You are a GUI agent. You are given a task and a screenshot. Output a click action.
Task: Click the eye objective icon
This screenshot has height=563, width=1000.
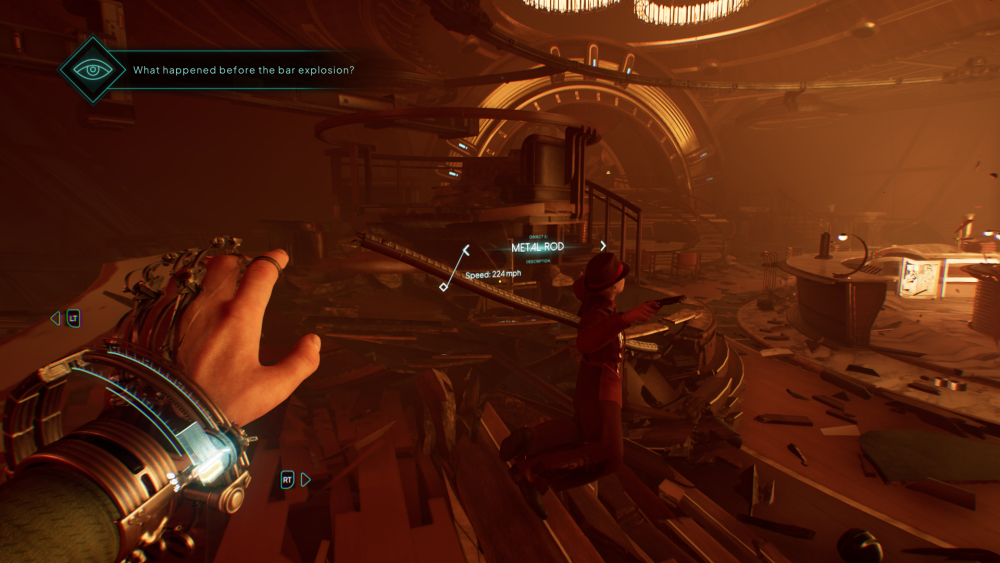point(92,70)
